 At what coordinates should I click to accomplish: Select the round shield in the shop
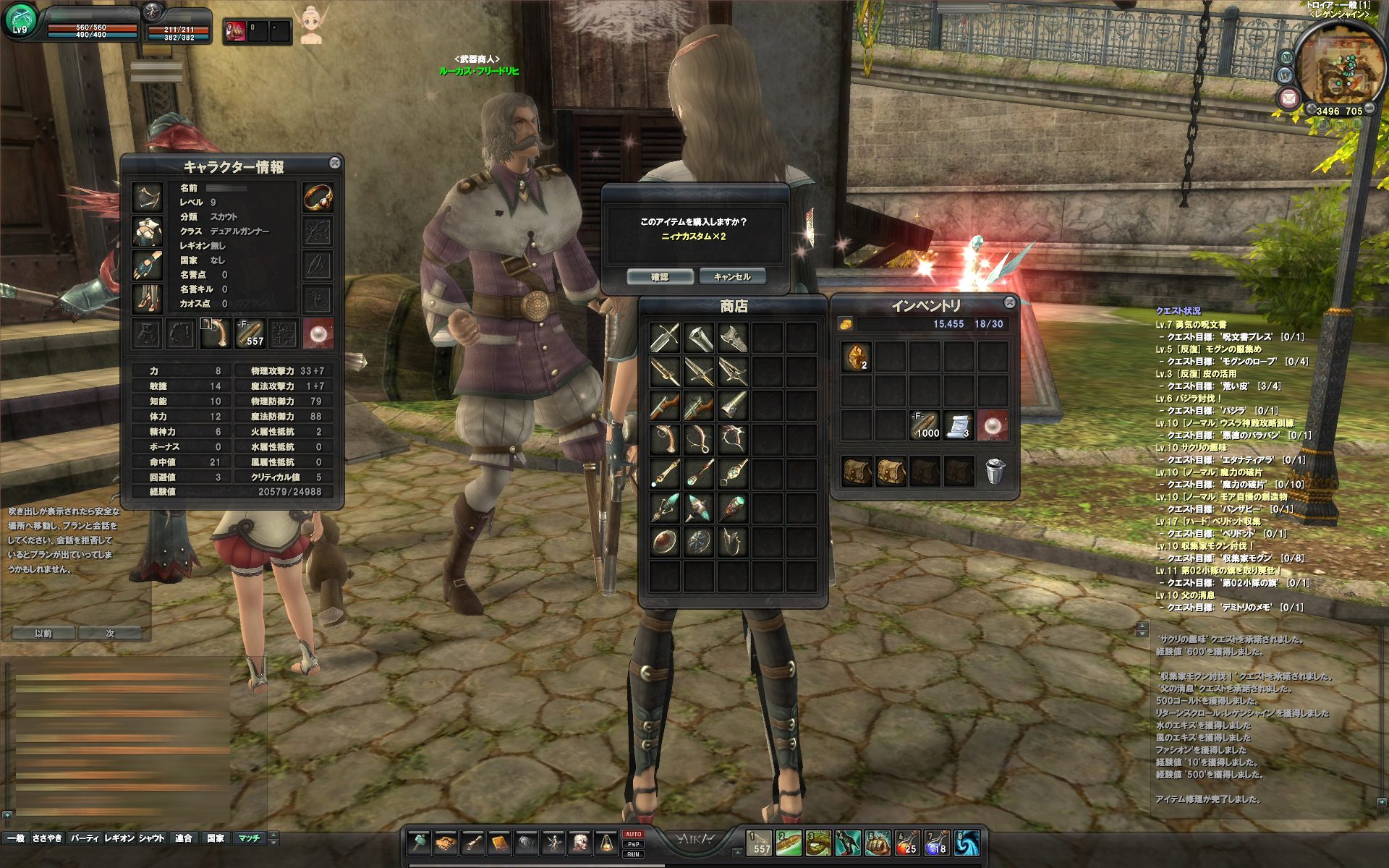(x=664, y=541)
